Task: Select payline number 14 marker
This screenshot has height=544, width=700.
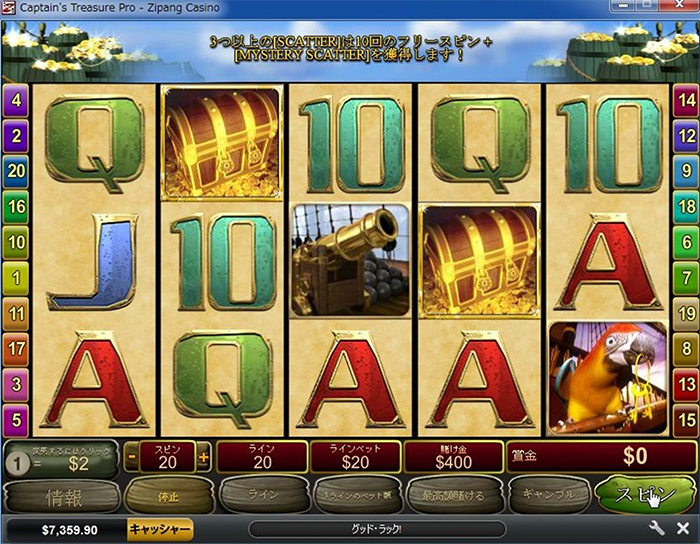Action: click(x=685, y=99)
